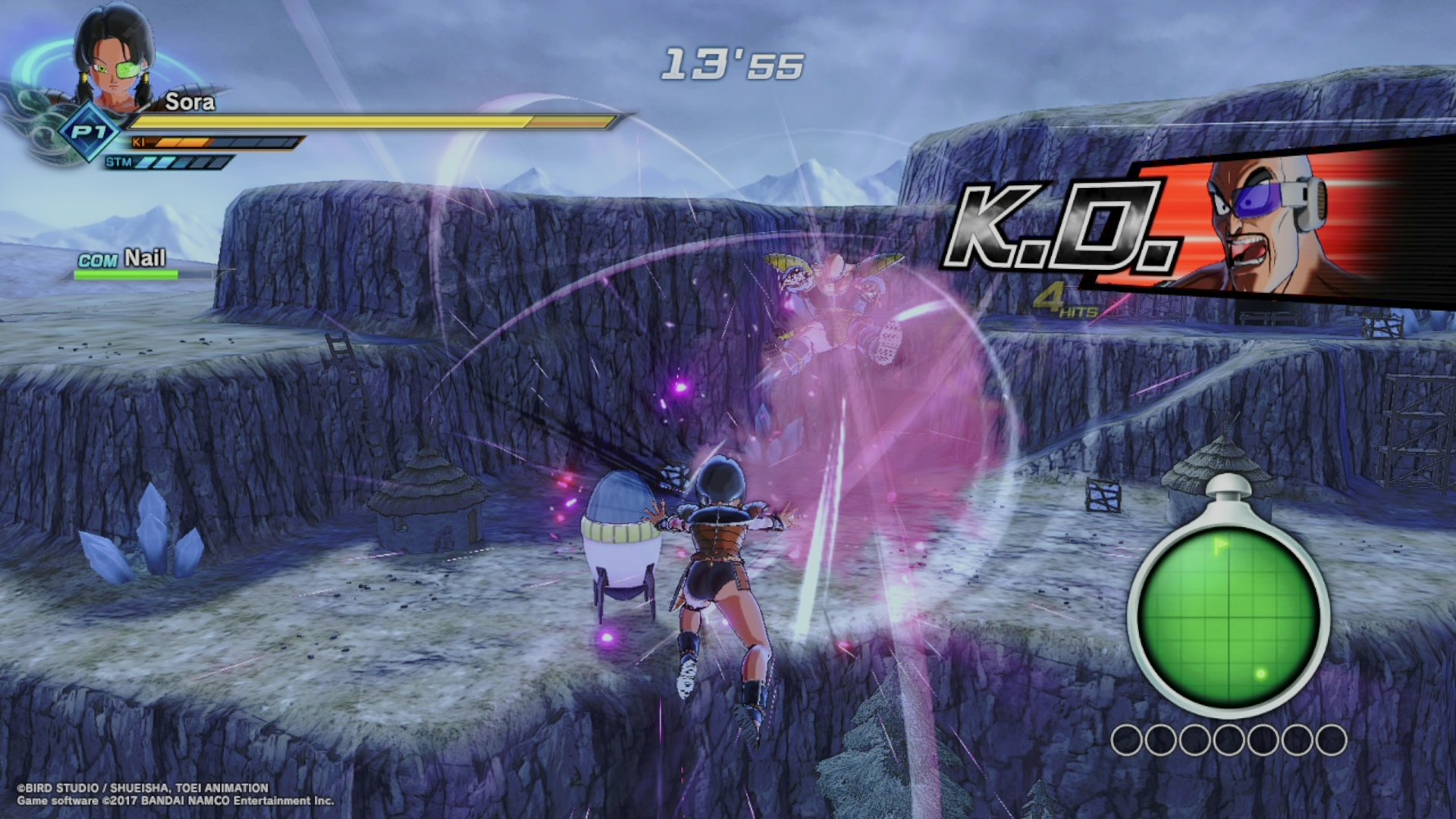
Task: Click the P1 player badge
Action: tap(90, 133)
